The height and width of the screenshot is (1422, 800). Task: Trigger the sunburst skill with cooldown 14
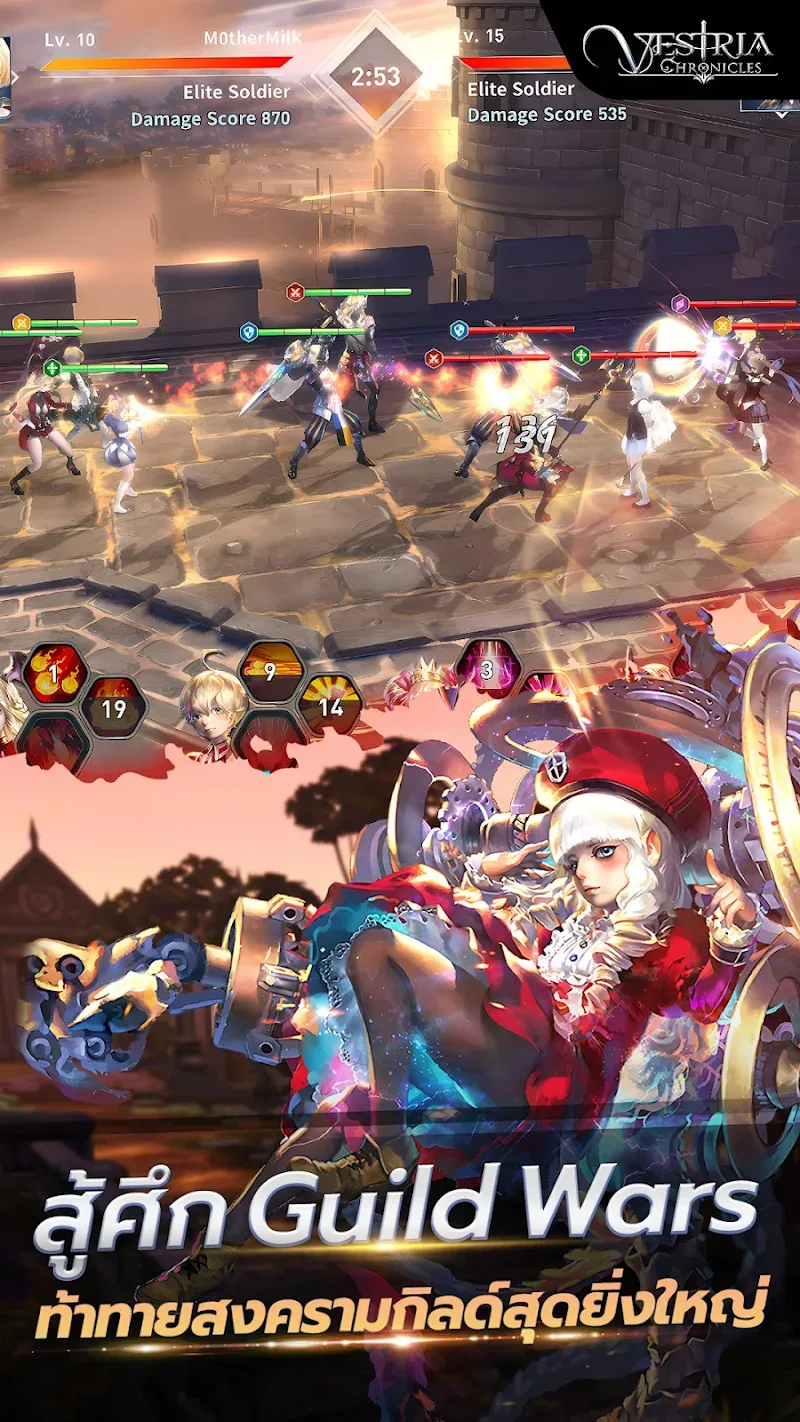330,706
